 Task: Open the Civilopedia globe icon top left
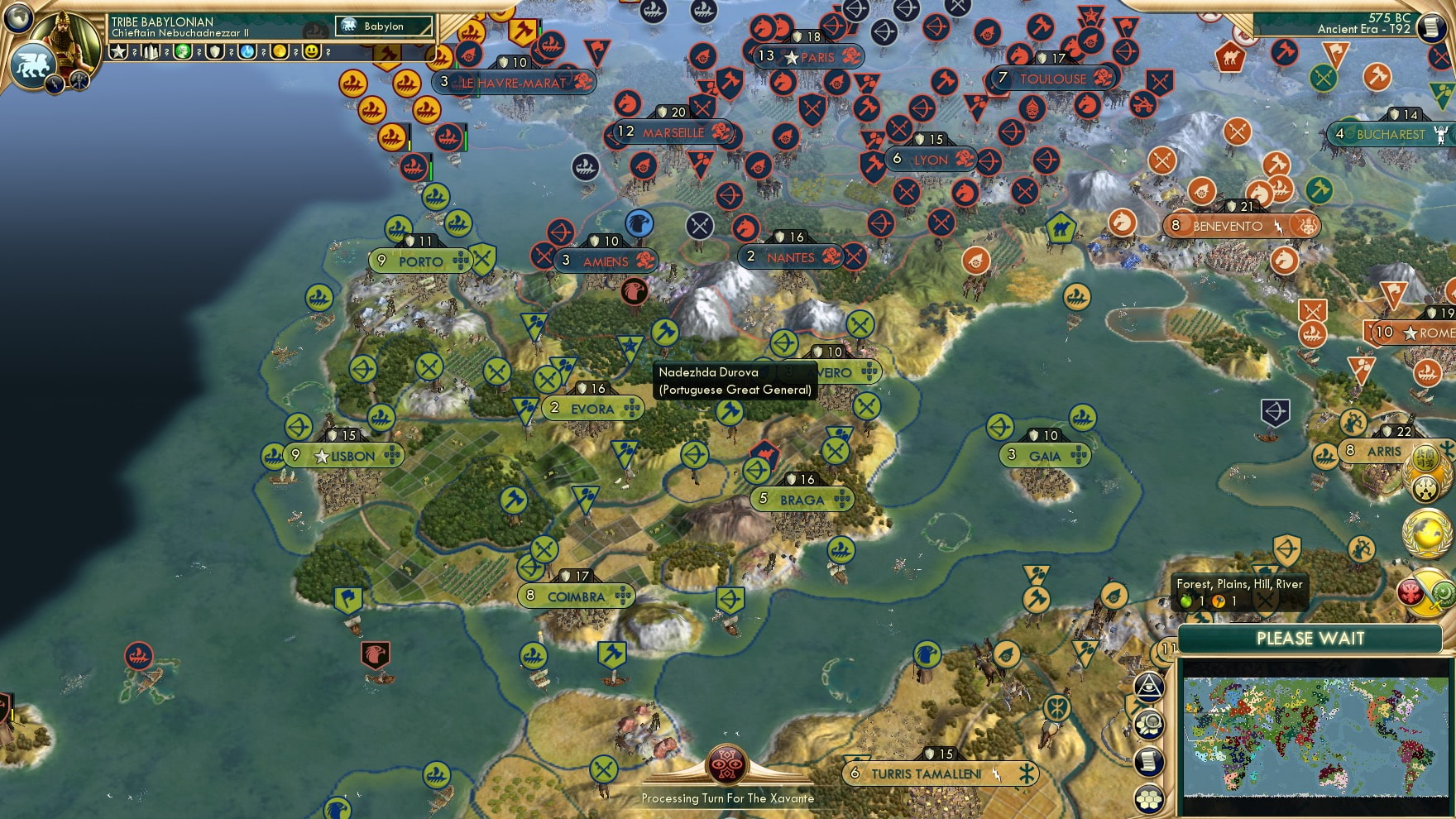click(x=18, y=17)
